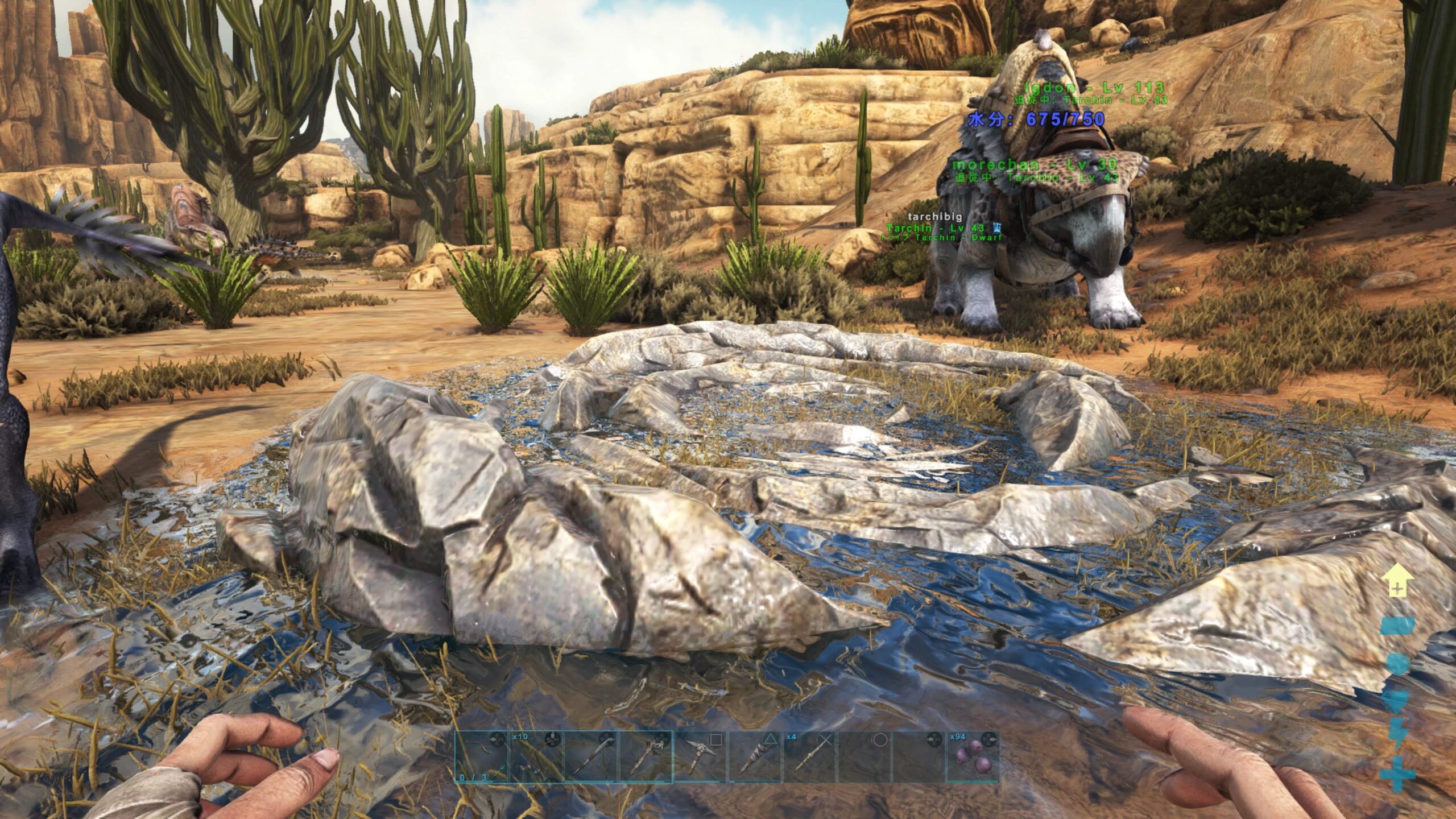Choose the x10 item stack slot
The height and width of the screenshot is (819, 1456).
[536, 757]
